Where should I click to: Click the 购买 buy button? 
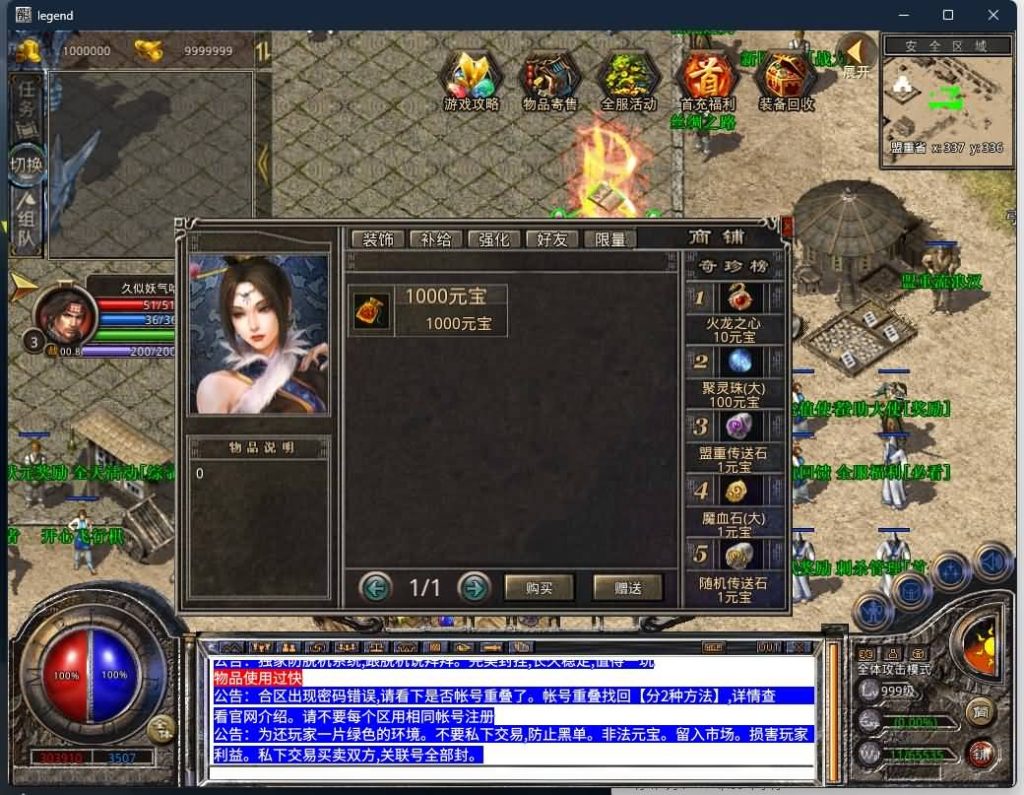point(539,588)
